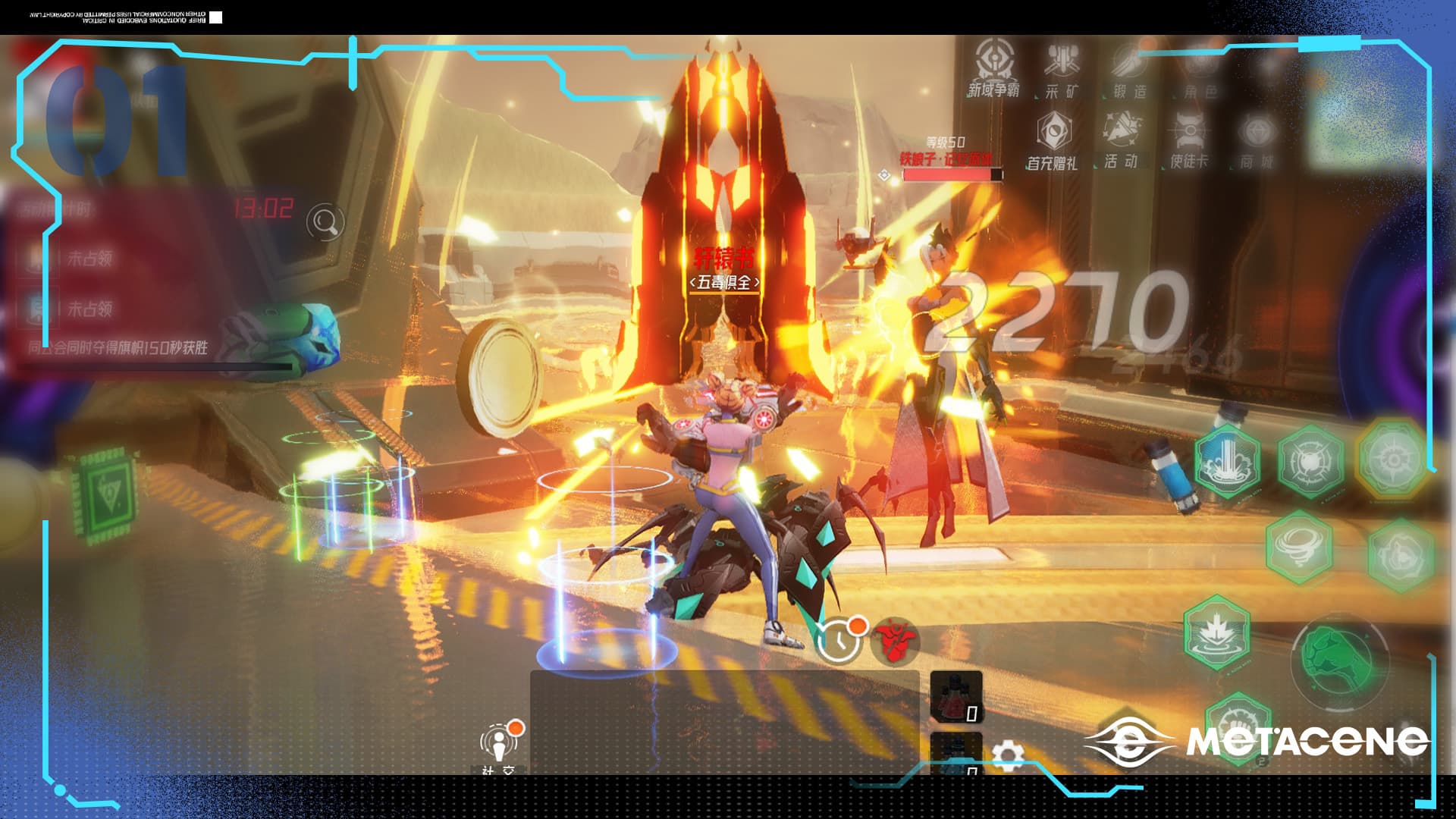This screenshot has height=819, width=1456.
Task: Tap the settings gear beside the hotbar
Action: pos(1006,753)
